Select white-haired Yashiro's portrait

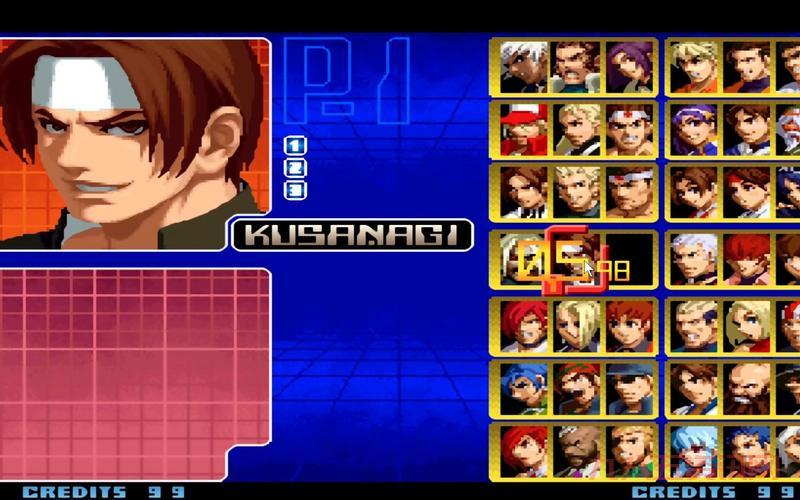pos(696,259)
